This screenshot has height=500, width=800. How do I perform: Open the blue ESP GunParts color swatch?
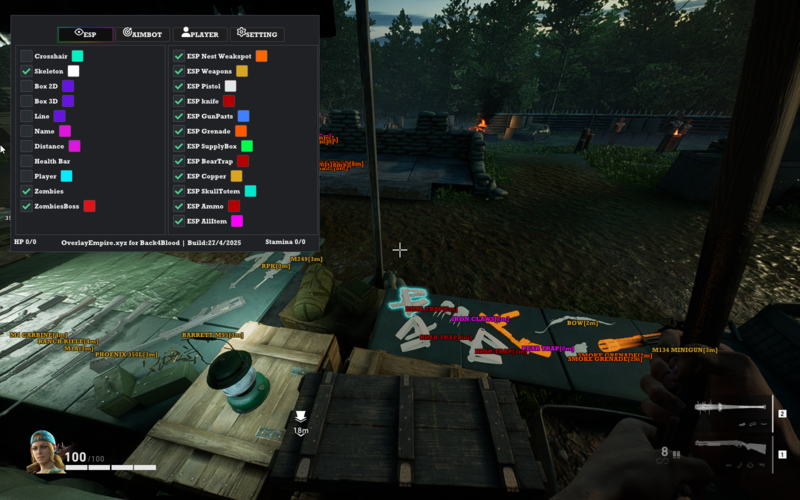[x=244, y=116]
